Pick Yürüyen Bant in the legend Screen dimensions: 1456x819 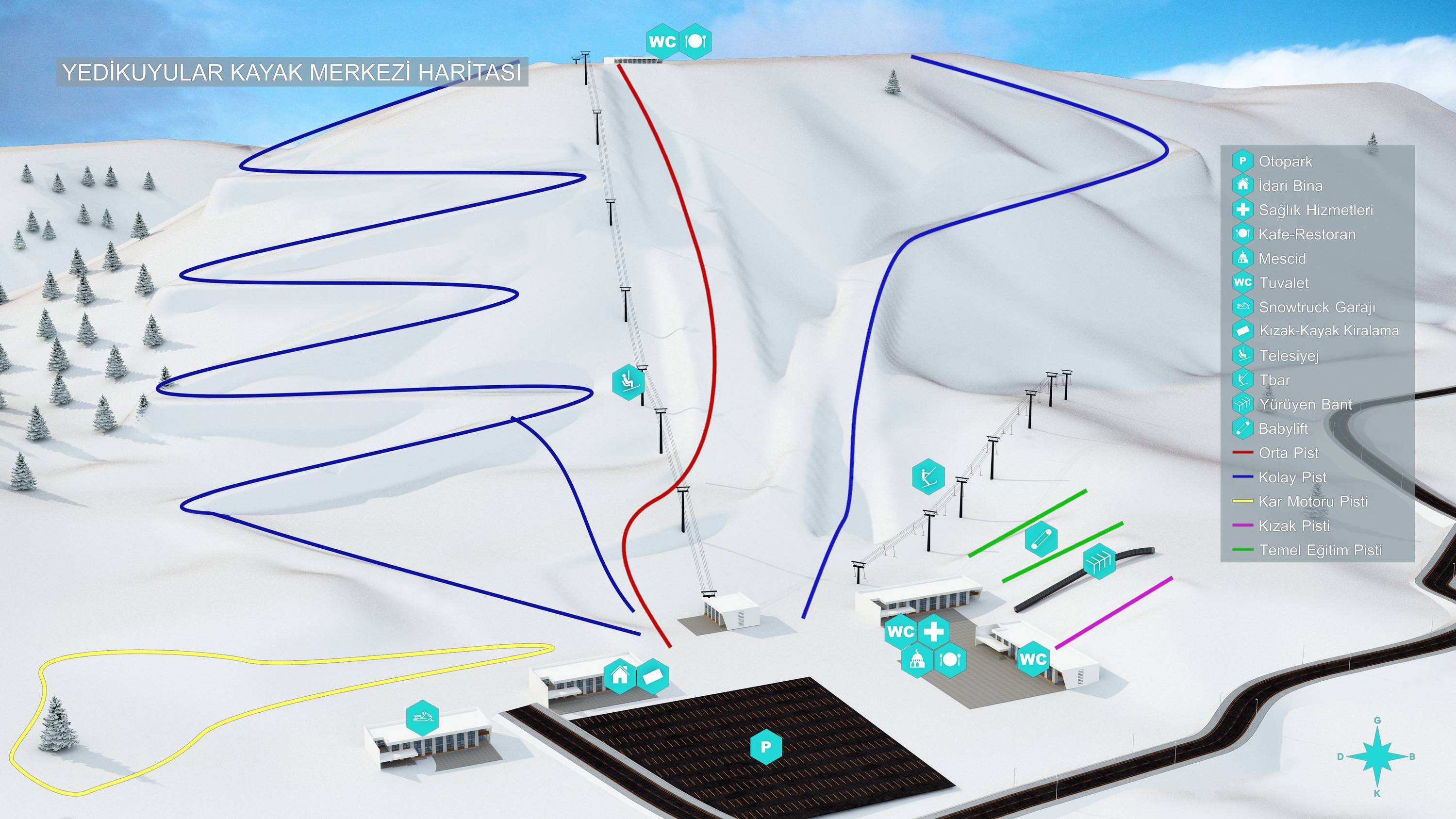pos(1305,405)
